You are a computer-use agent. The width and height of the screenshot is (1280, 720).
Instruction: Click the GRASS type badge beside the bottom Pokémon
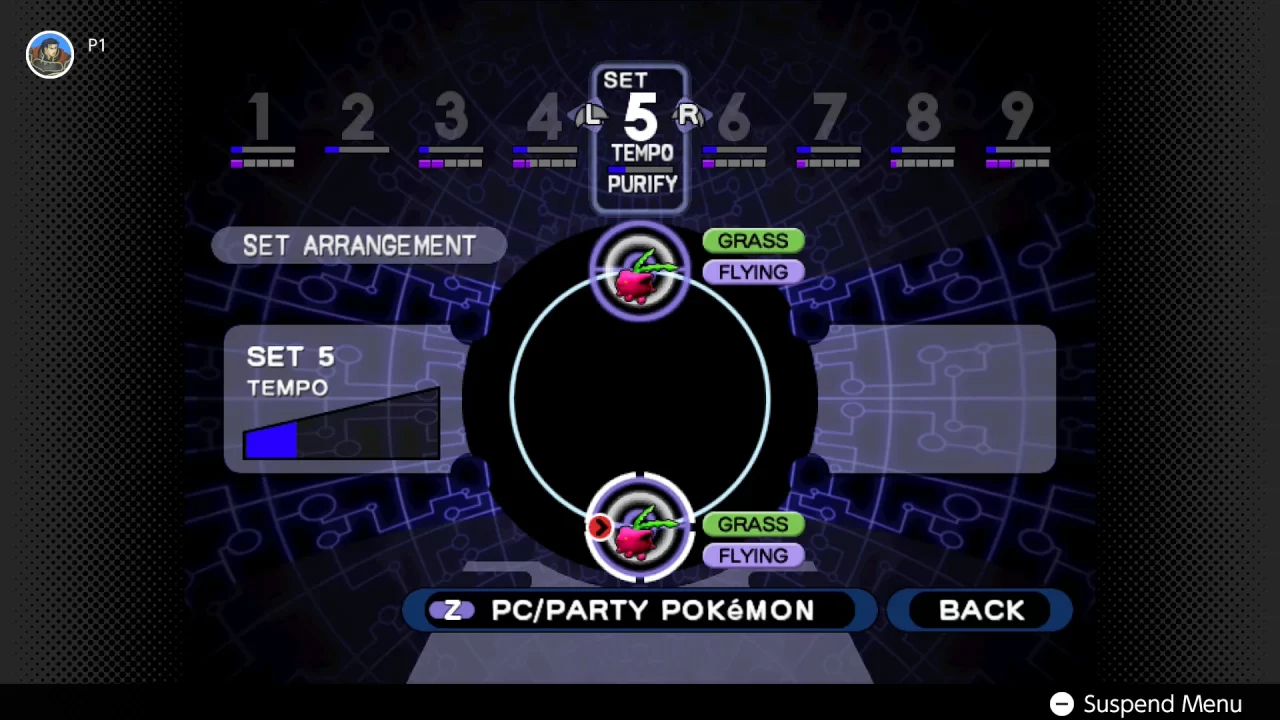click(753, 524)
